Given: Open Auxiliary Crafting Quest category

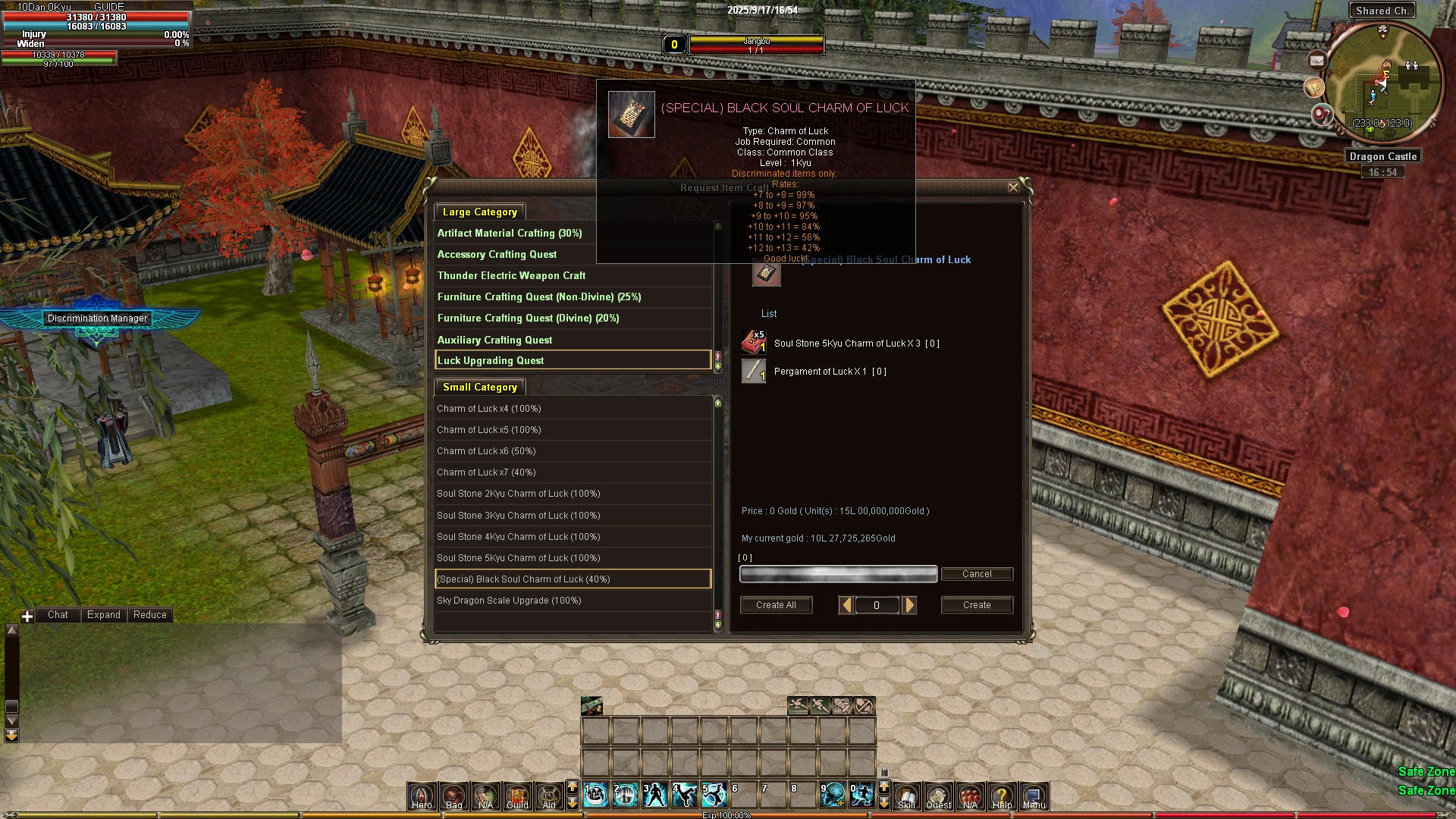Looking at the screenshot, I should pyautogui.click(x=494, y=340).
